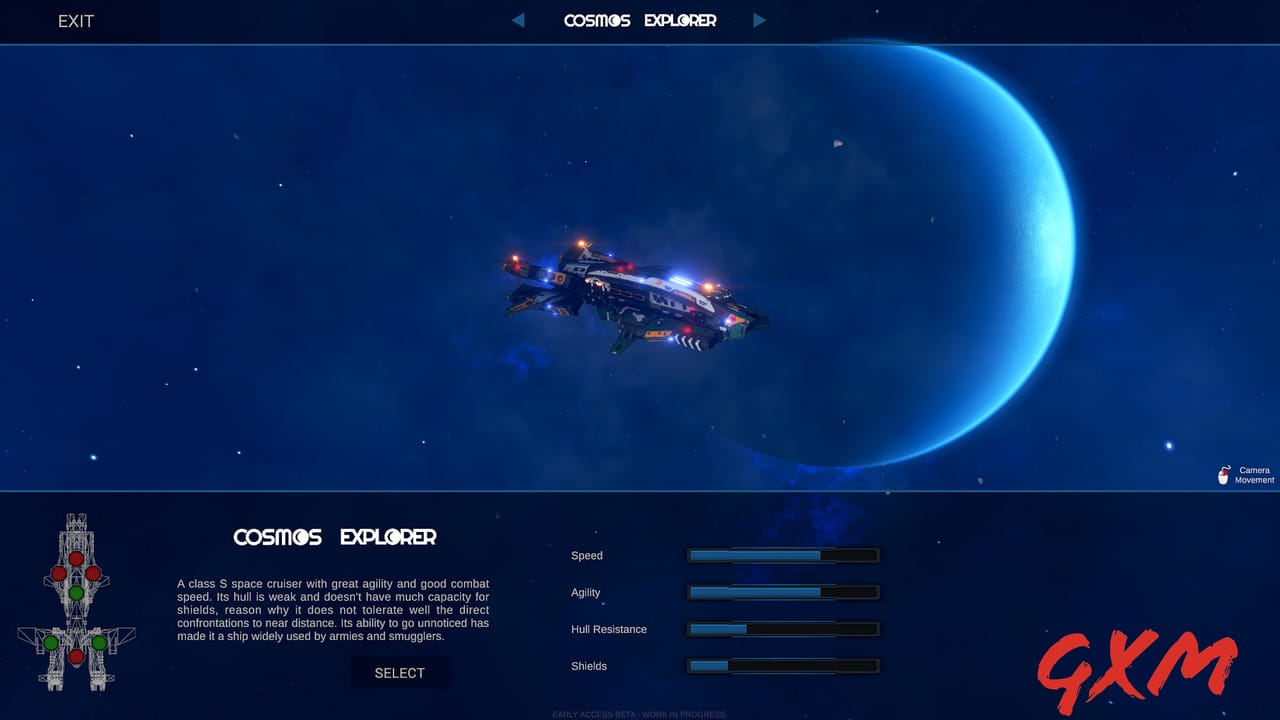Click the left arrow to view previous ship

click(518, 20)
